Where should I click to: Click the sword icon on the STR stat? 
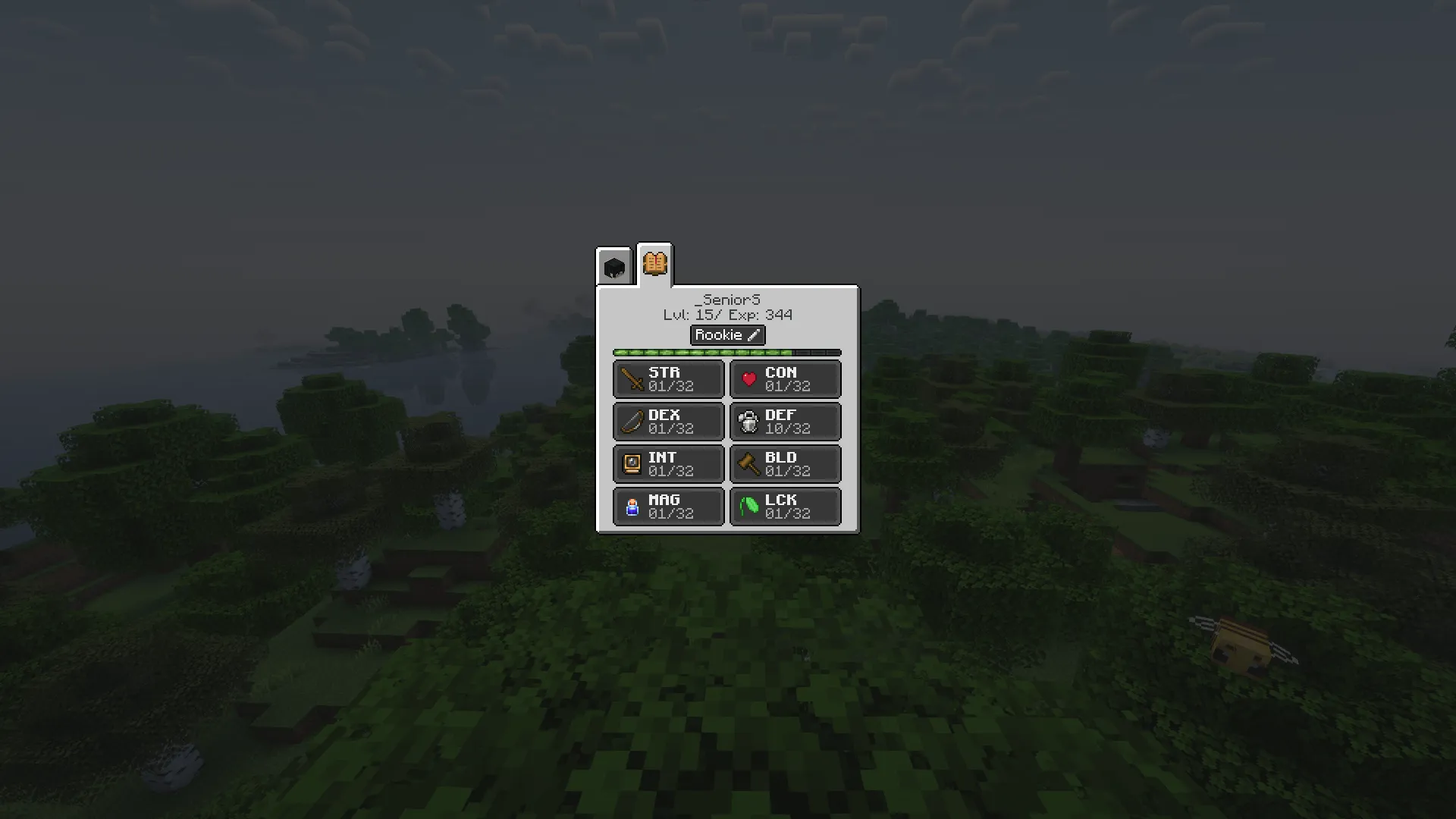[x=630, y=378]
